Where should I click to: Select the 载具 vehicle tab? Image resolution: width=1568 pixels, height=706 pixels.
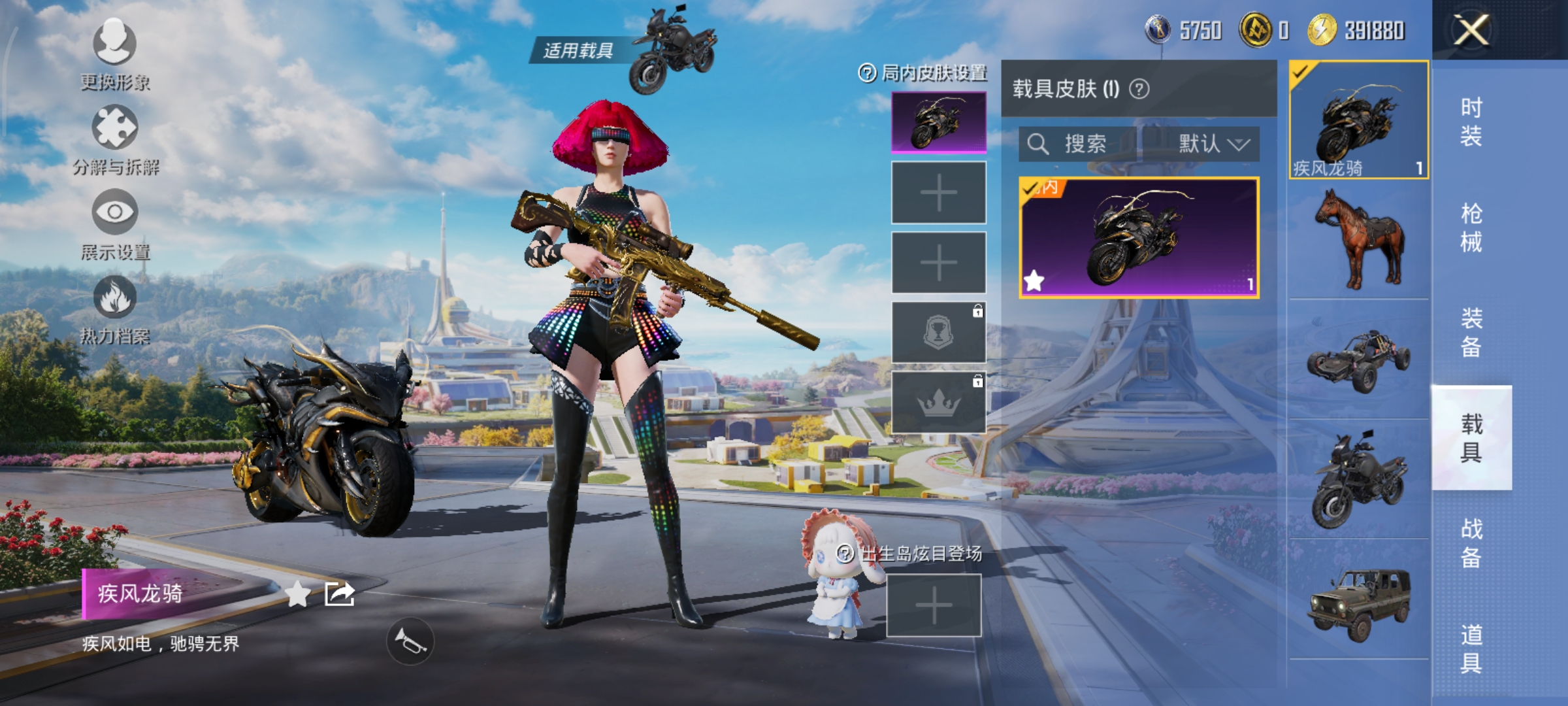(1471, 437)
